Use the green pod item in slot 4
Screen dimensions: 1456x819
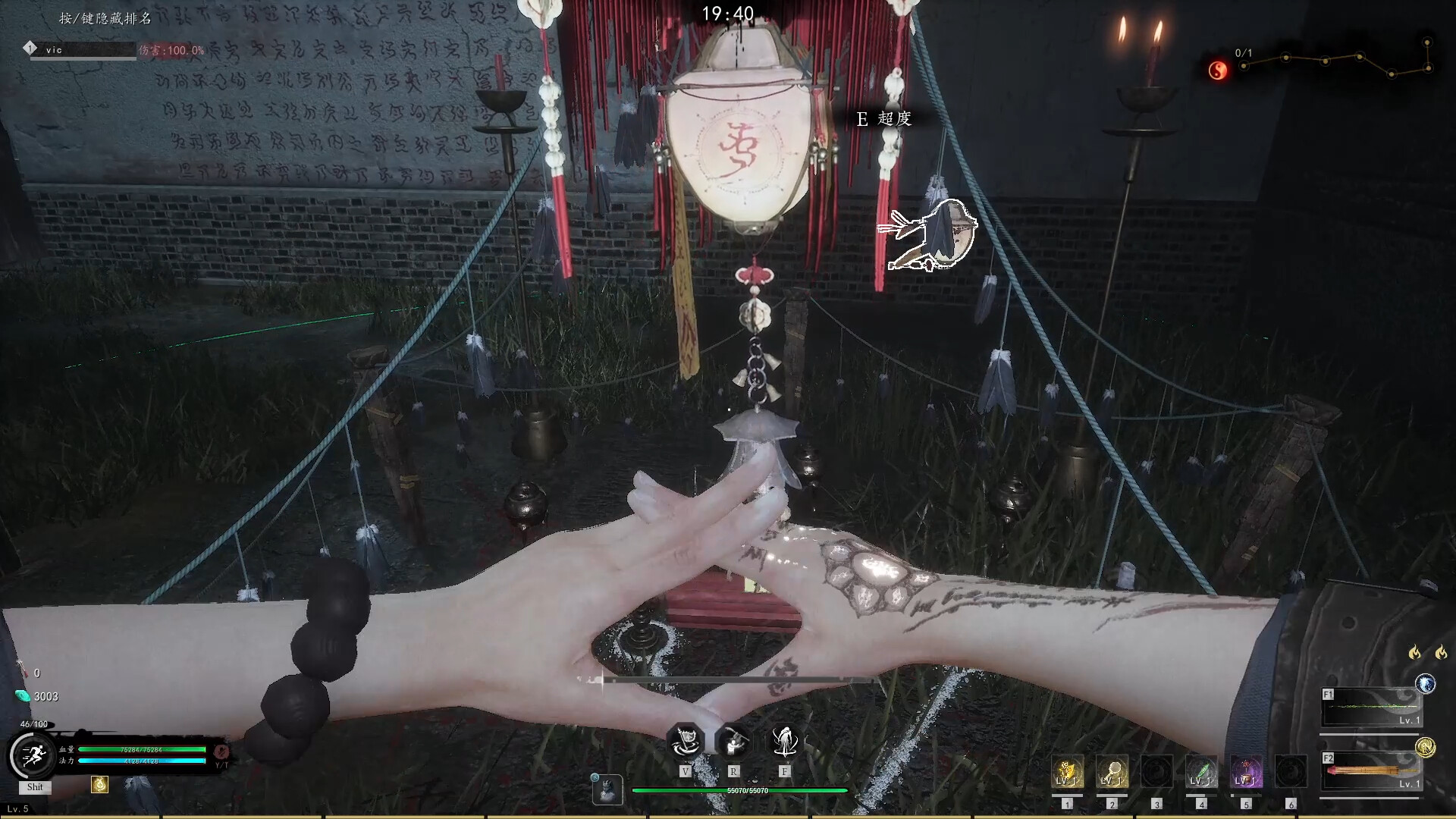[x=1202, y=770]
